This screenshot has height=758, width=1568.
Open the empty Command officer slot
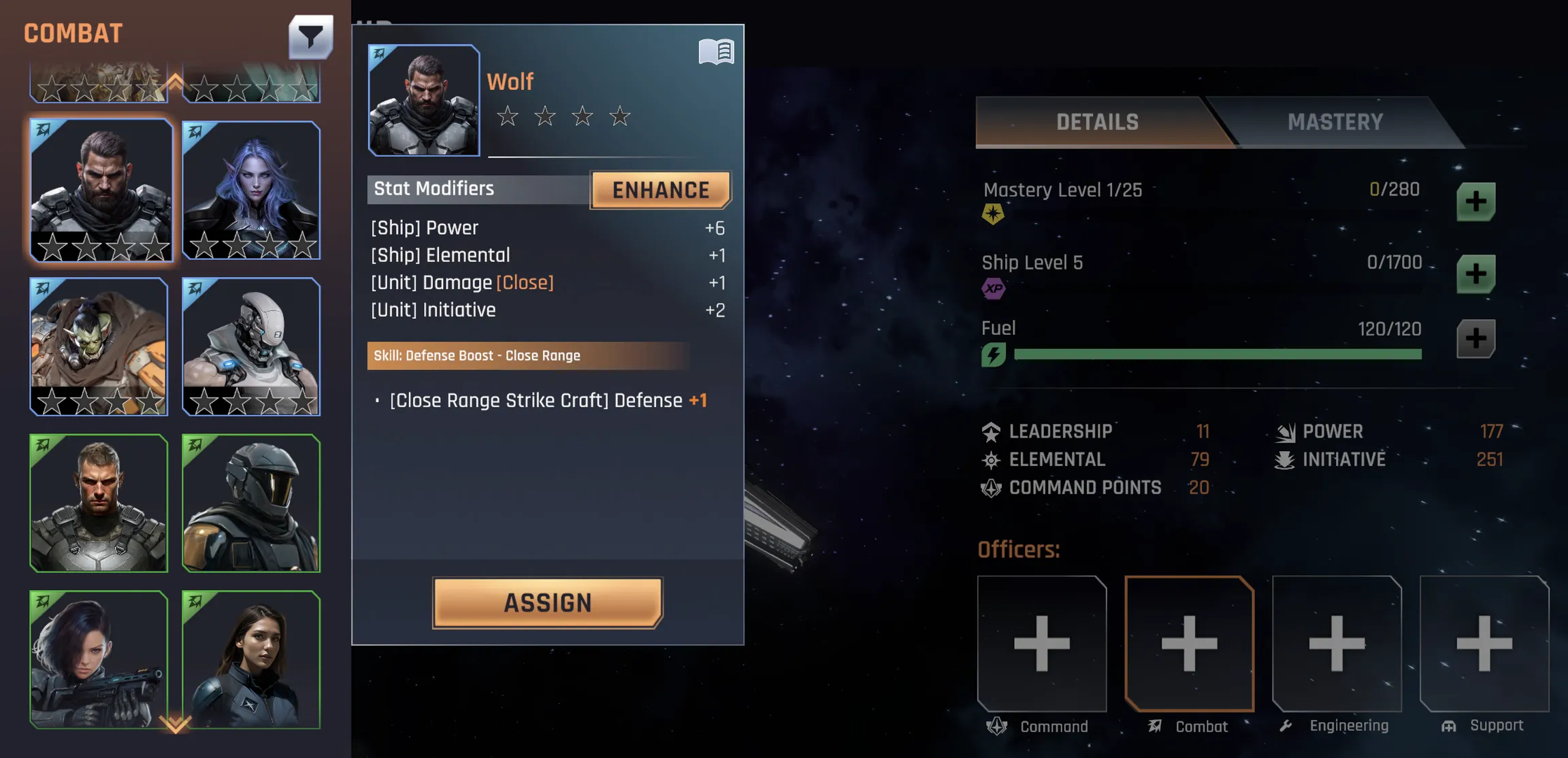click(x=1041, y=643)
